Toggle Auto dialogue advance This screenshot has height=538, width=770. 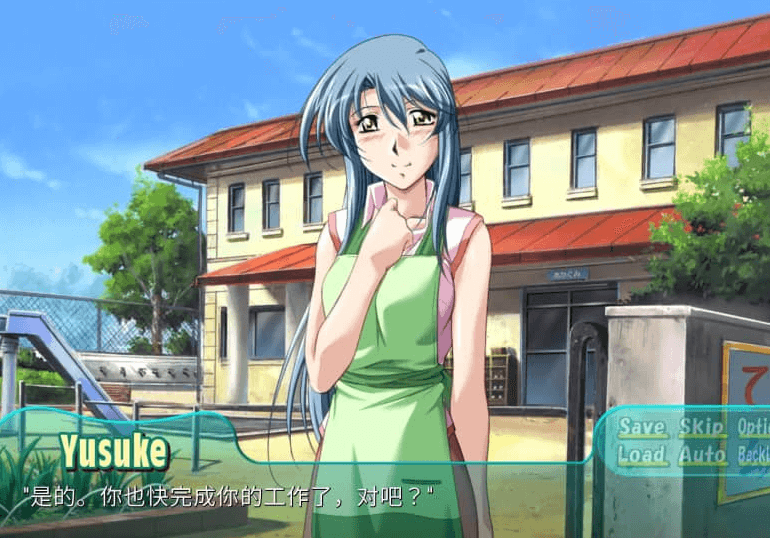[x=701, y=455]
